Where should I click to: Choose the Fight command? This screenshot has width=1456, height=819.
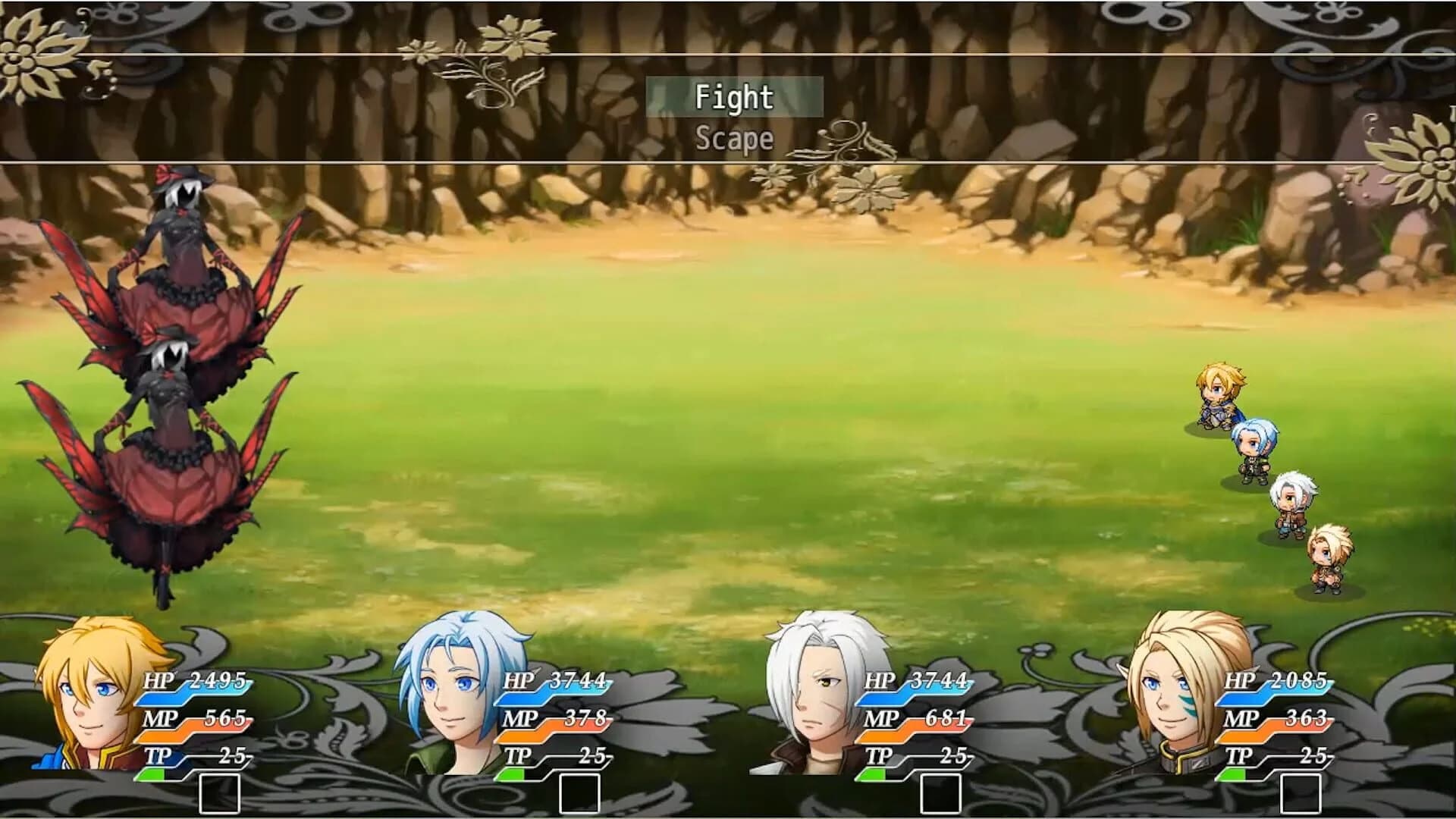click(734, 97)
